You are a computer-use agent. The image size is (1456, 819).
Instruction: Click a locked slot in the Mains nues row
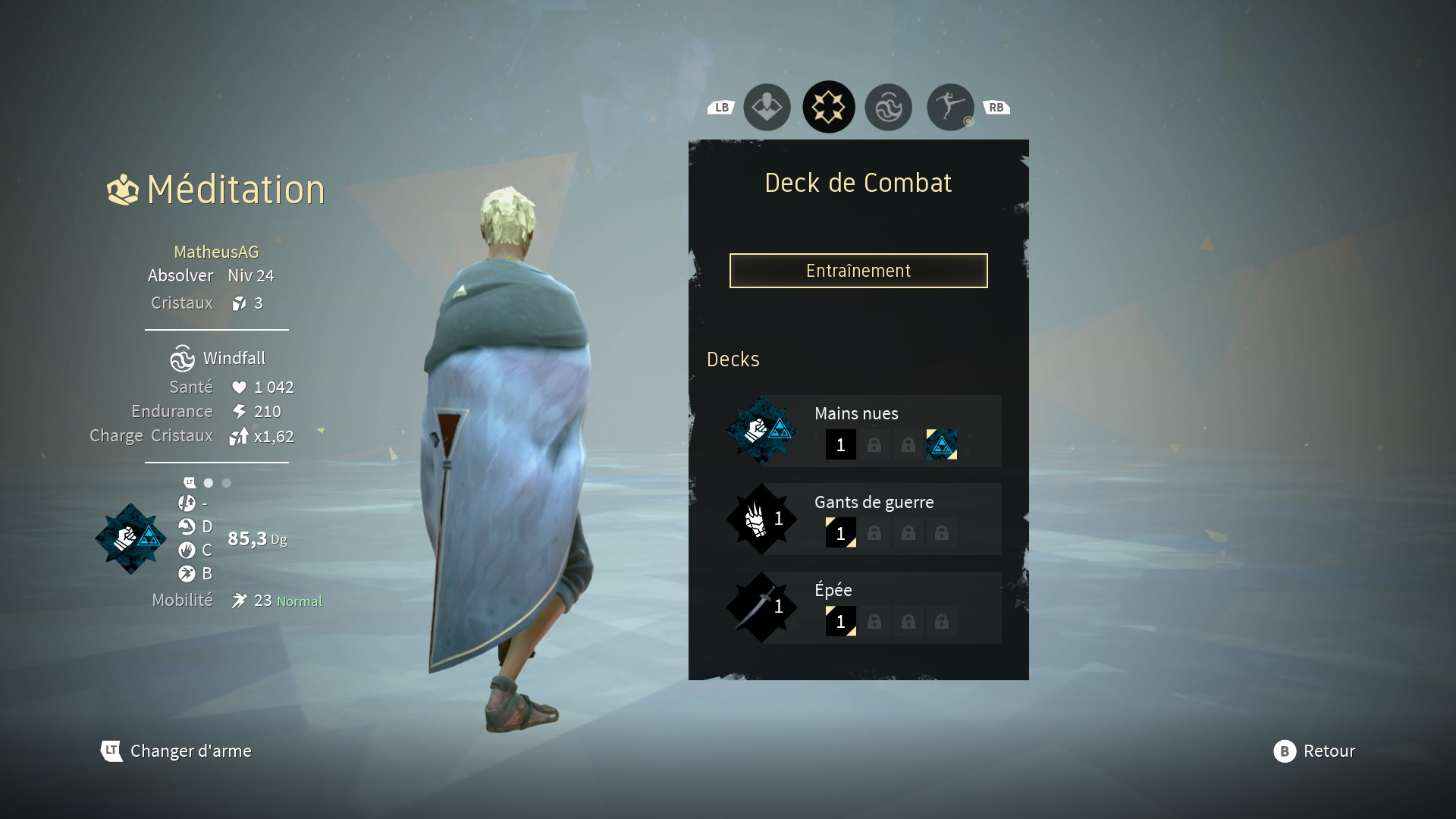tap(874, 445)
